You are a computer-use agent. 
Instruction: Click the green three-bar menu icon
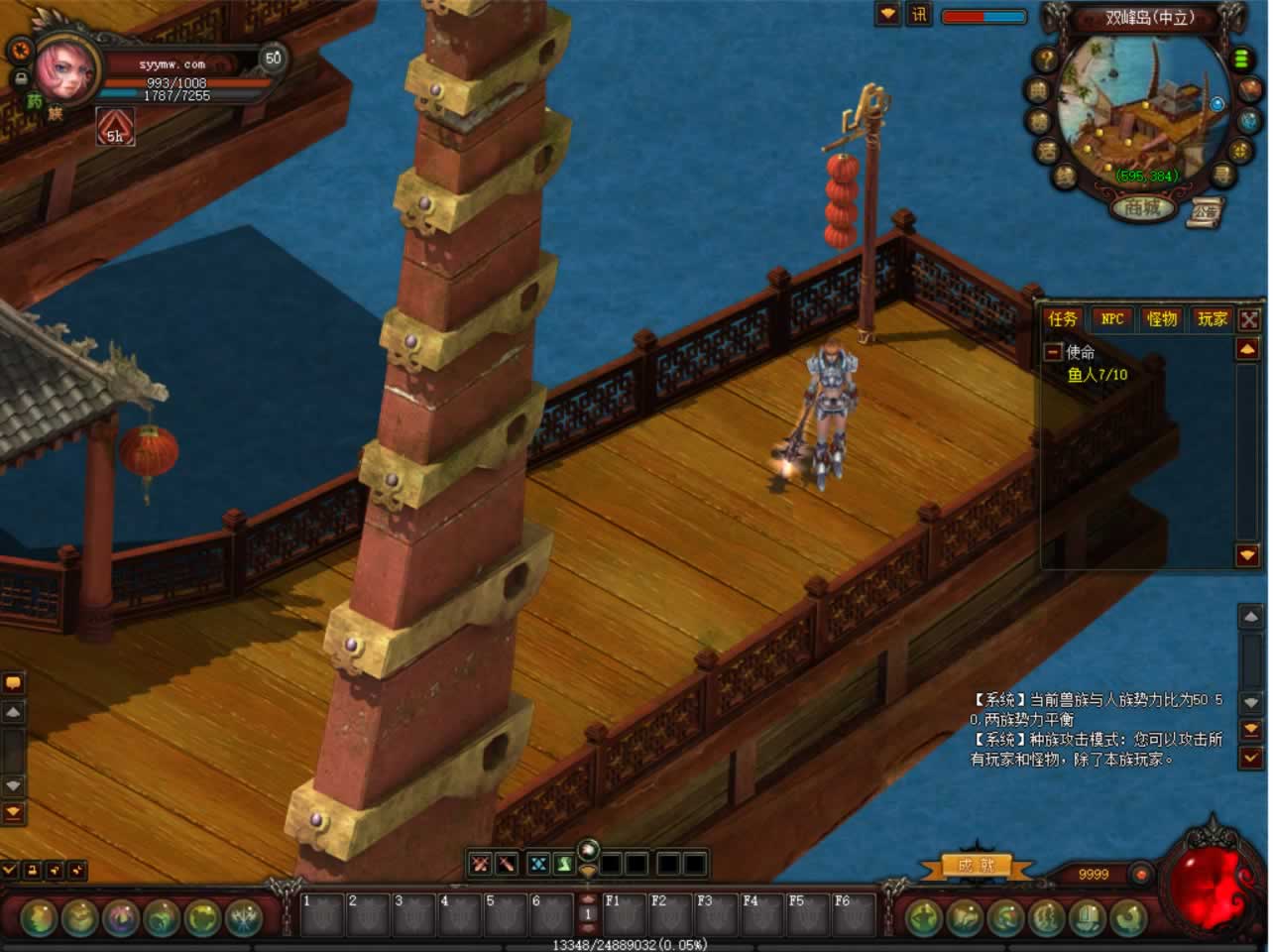1240,59
